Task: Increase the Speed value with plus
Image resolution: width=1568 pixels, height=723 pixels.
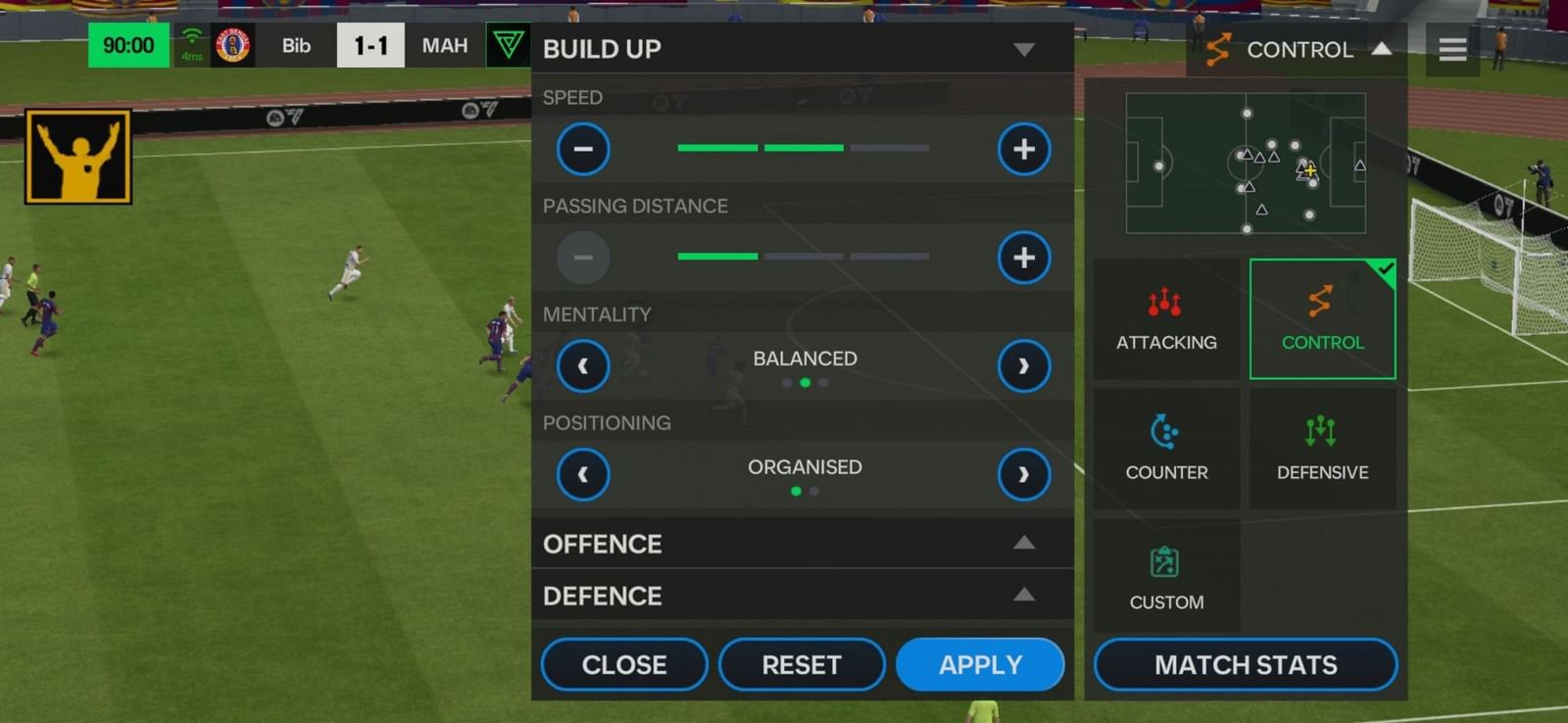Action: tap(1023, 149)
